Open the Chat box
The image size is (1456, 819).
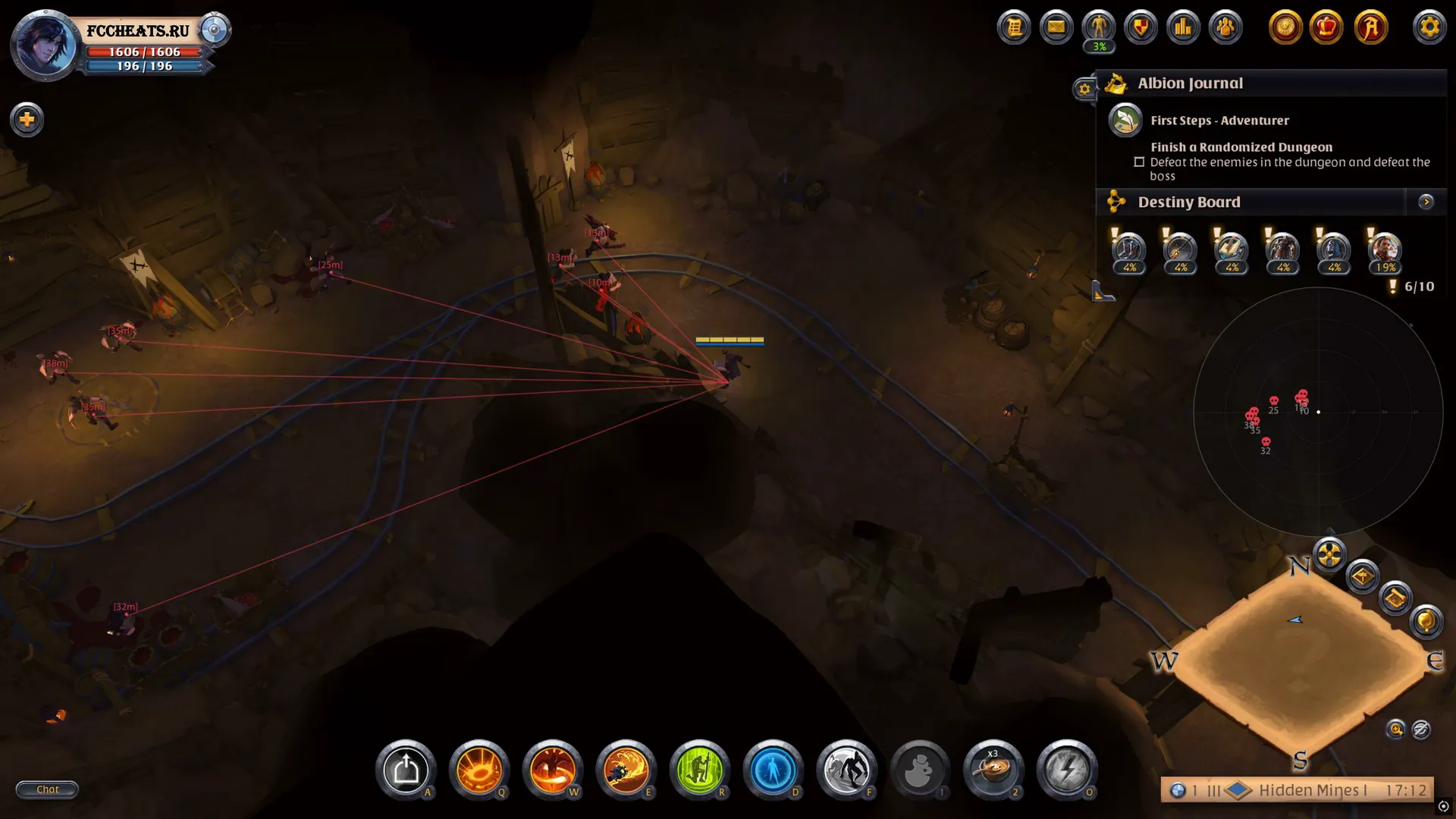[x=47, y=789]
